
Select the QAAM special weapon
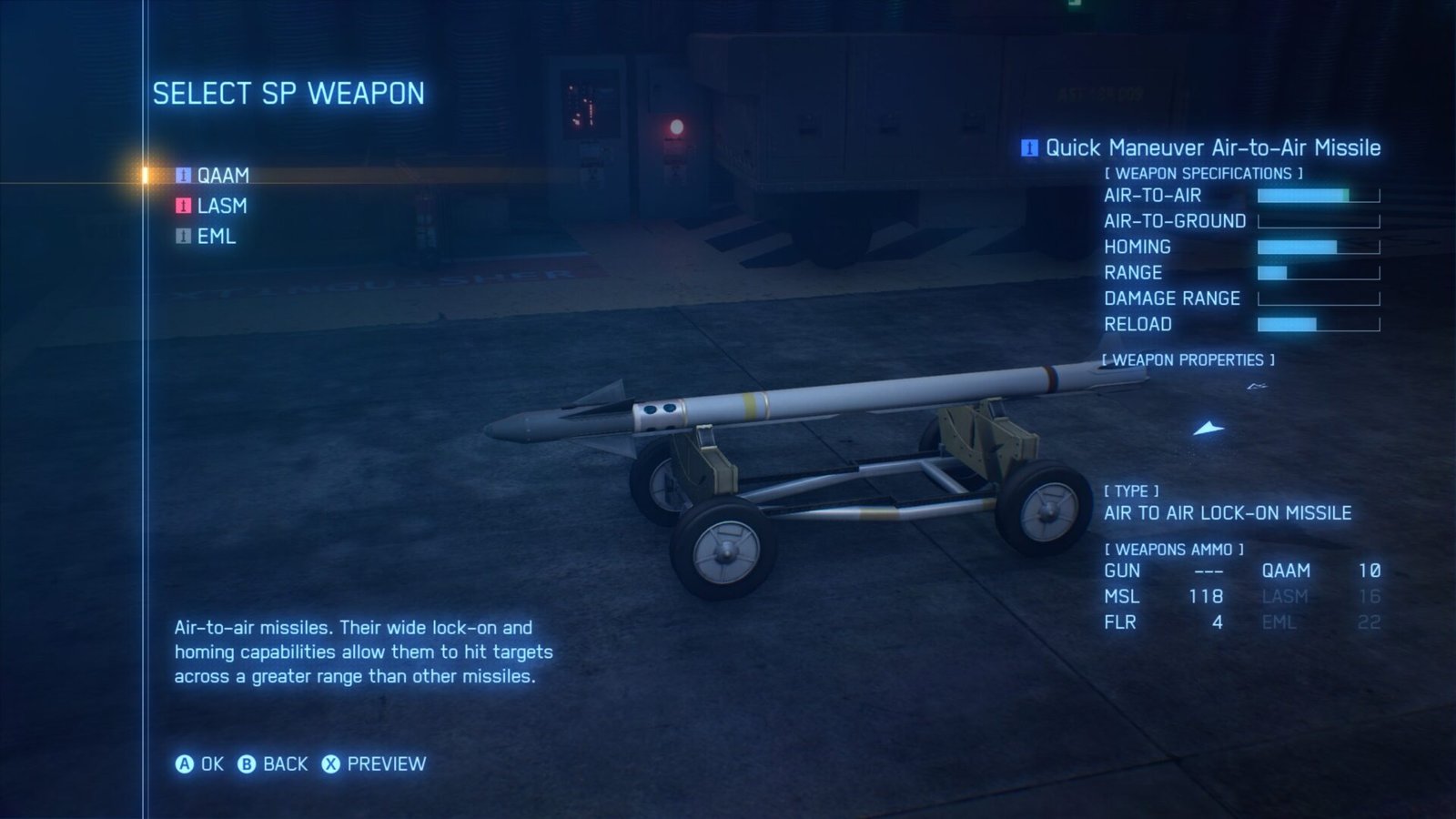[221, 176]
